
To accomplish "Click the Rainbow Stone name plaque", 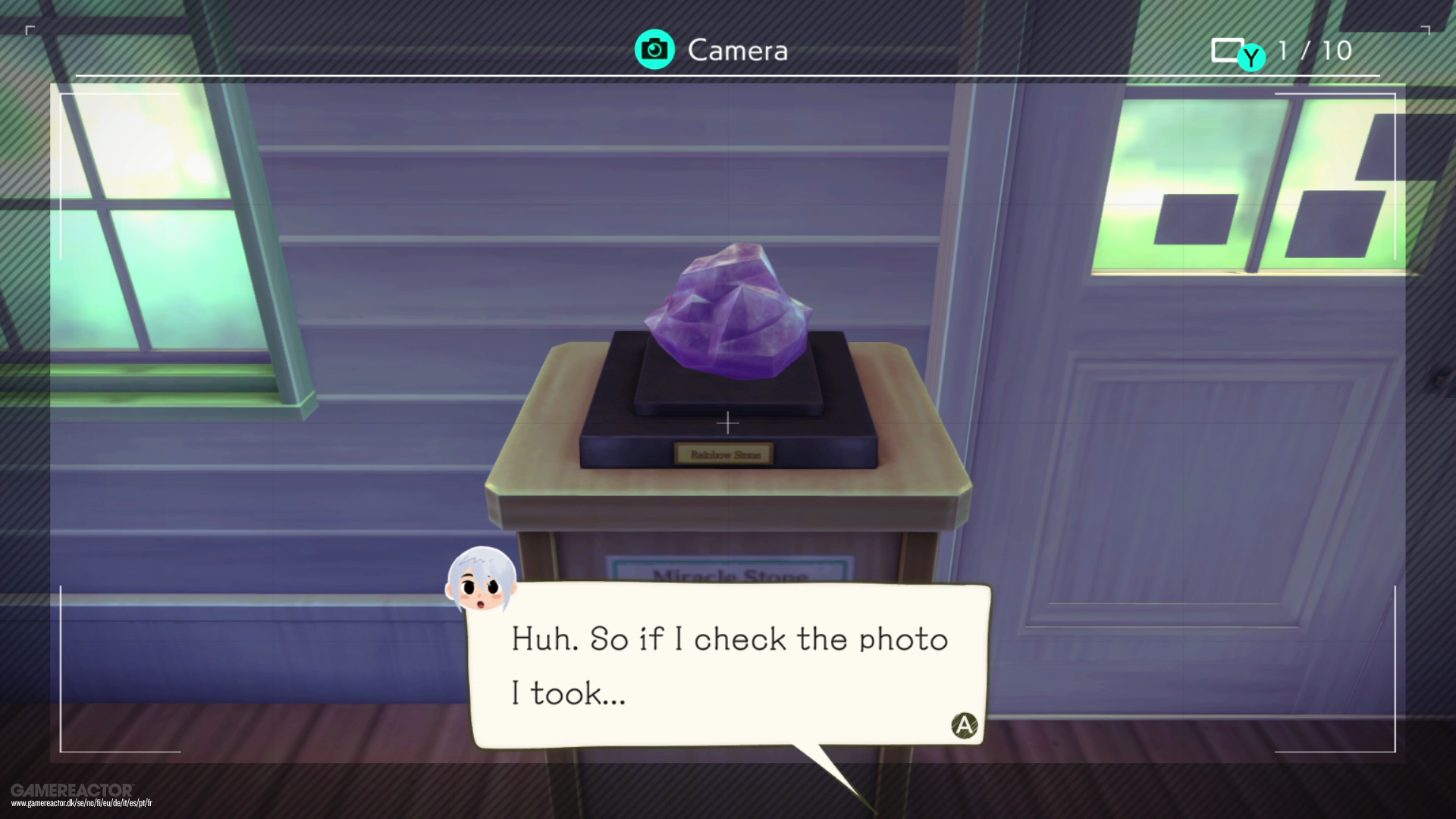I will (x=723, y=453).
